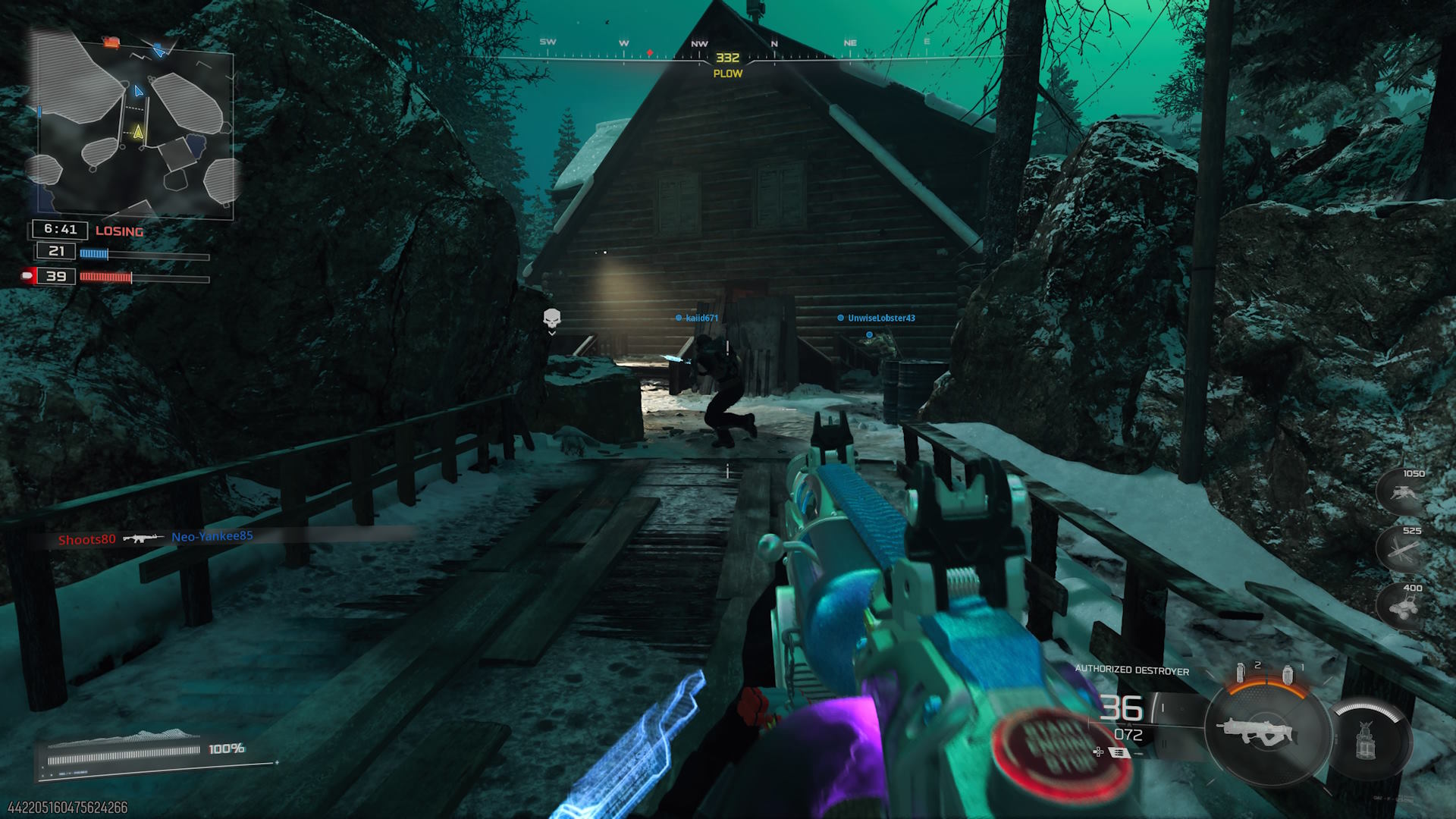1456x819 pixels.
Task: Activate the 525-point missile scorestreak
Action: (1400, 548)
